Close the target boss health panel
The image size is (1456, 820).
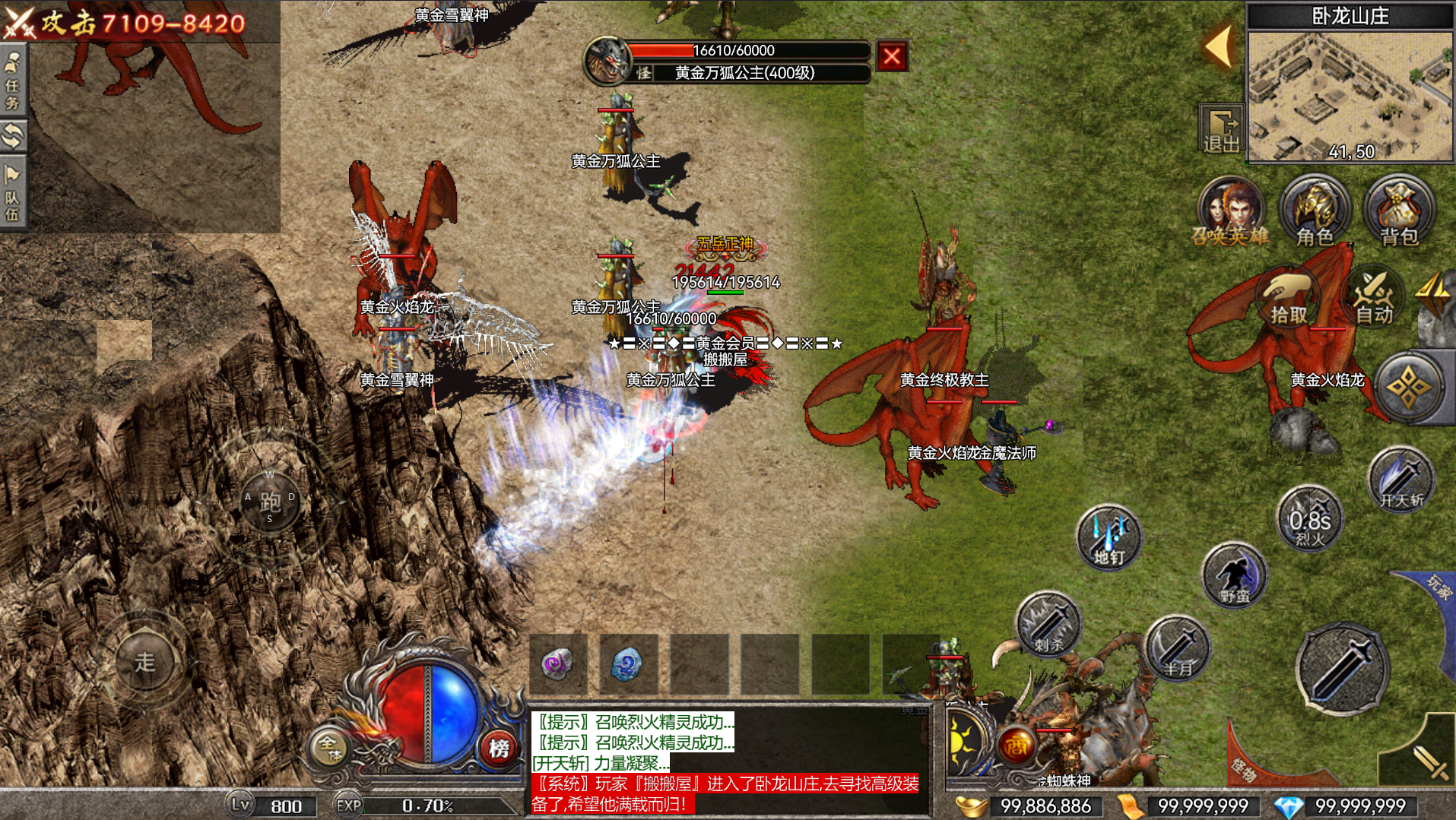tap(892, 56)
